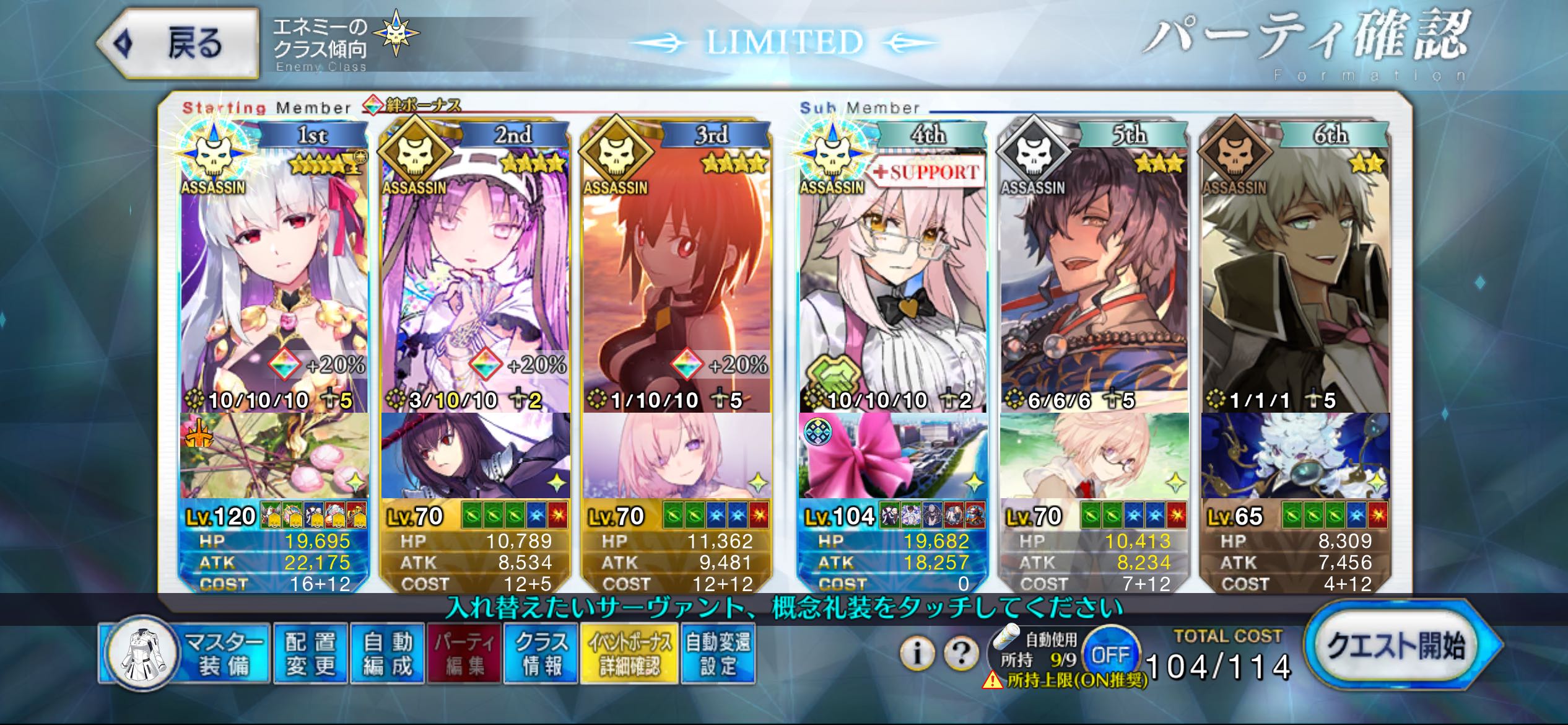Choose the 2nd slot purple-haired Assassin servant
Screen dimensions: 1568x725
pyautogui.click(x=475, y=279)
